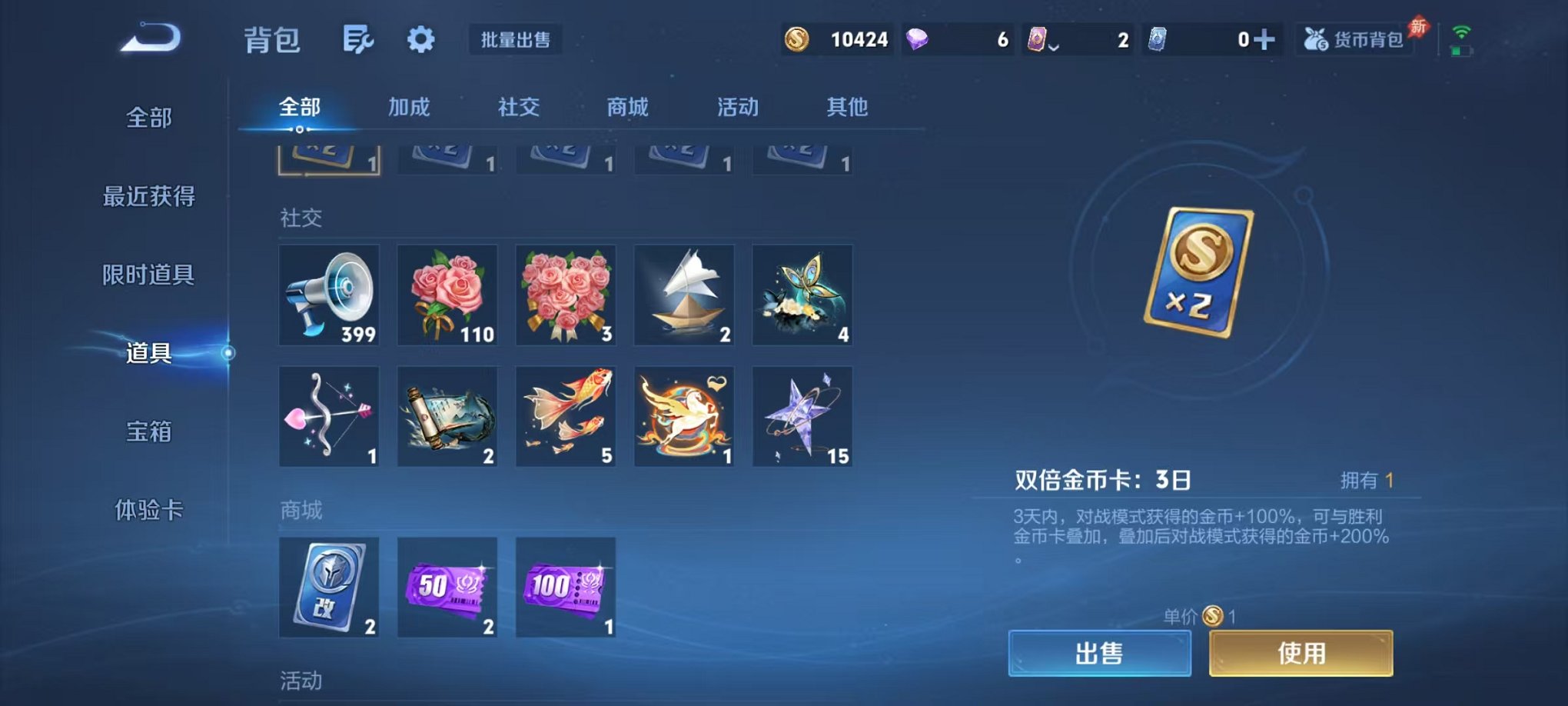Select the loudspeaker megaphone item
The width and height of the screenshot is (1568, 706).
pyautogui.click(x=329, y=296)
